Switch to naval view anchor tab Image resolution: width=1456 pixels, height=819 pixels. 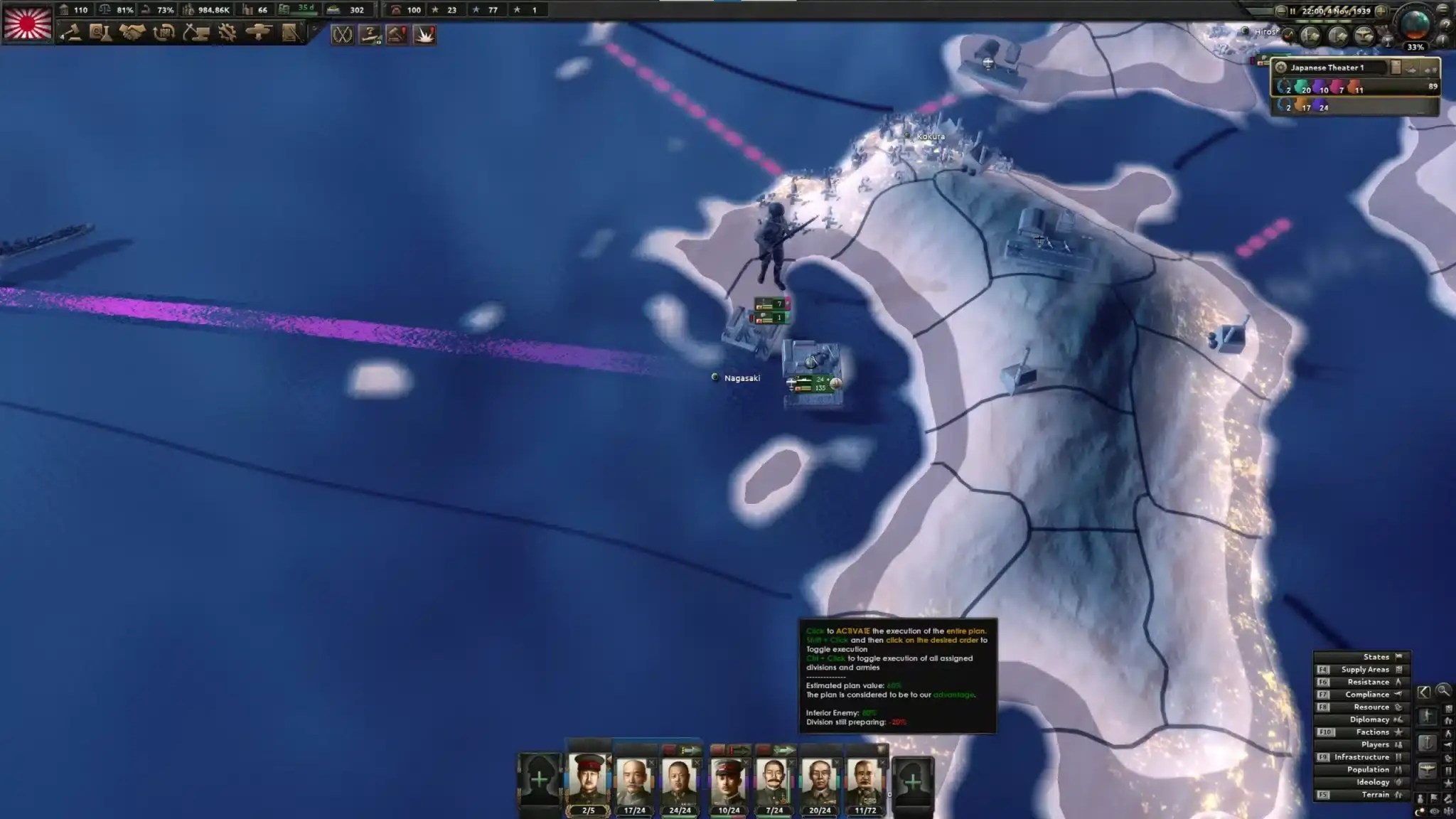[x=1428, y=742]
